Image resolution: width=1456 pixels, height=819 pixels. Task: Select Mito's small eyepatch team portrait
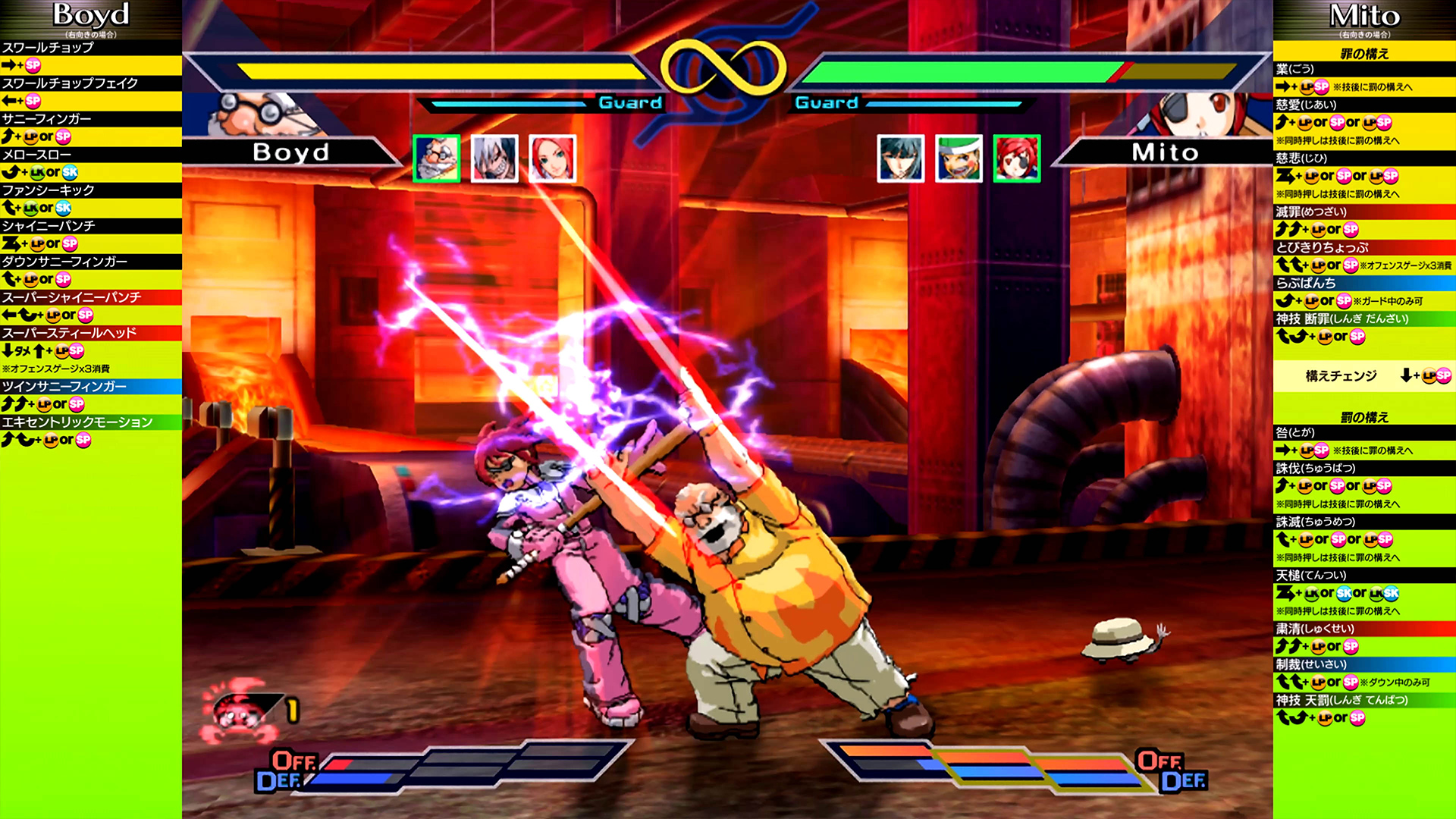click(1017, 158)
